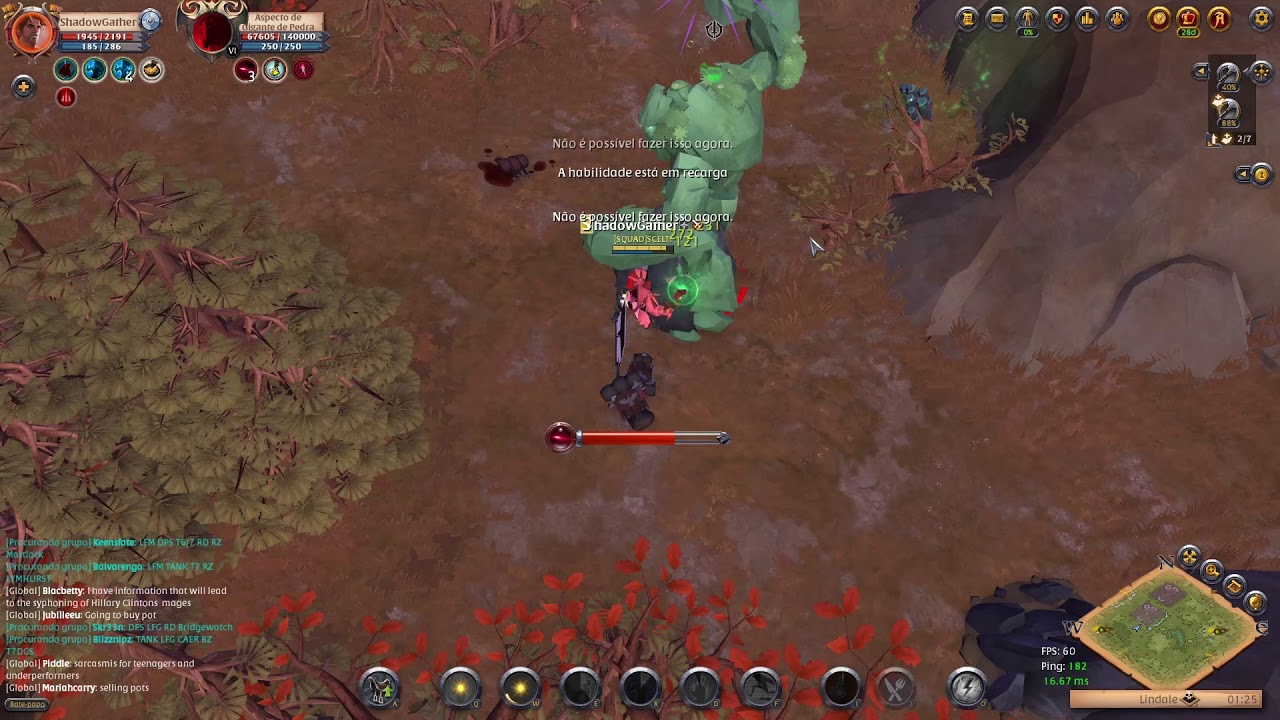Select the food slot with fork and knife
The image size is (1280, 720).
point(894,687)
